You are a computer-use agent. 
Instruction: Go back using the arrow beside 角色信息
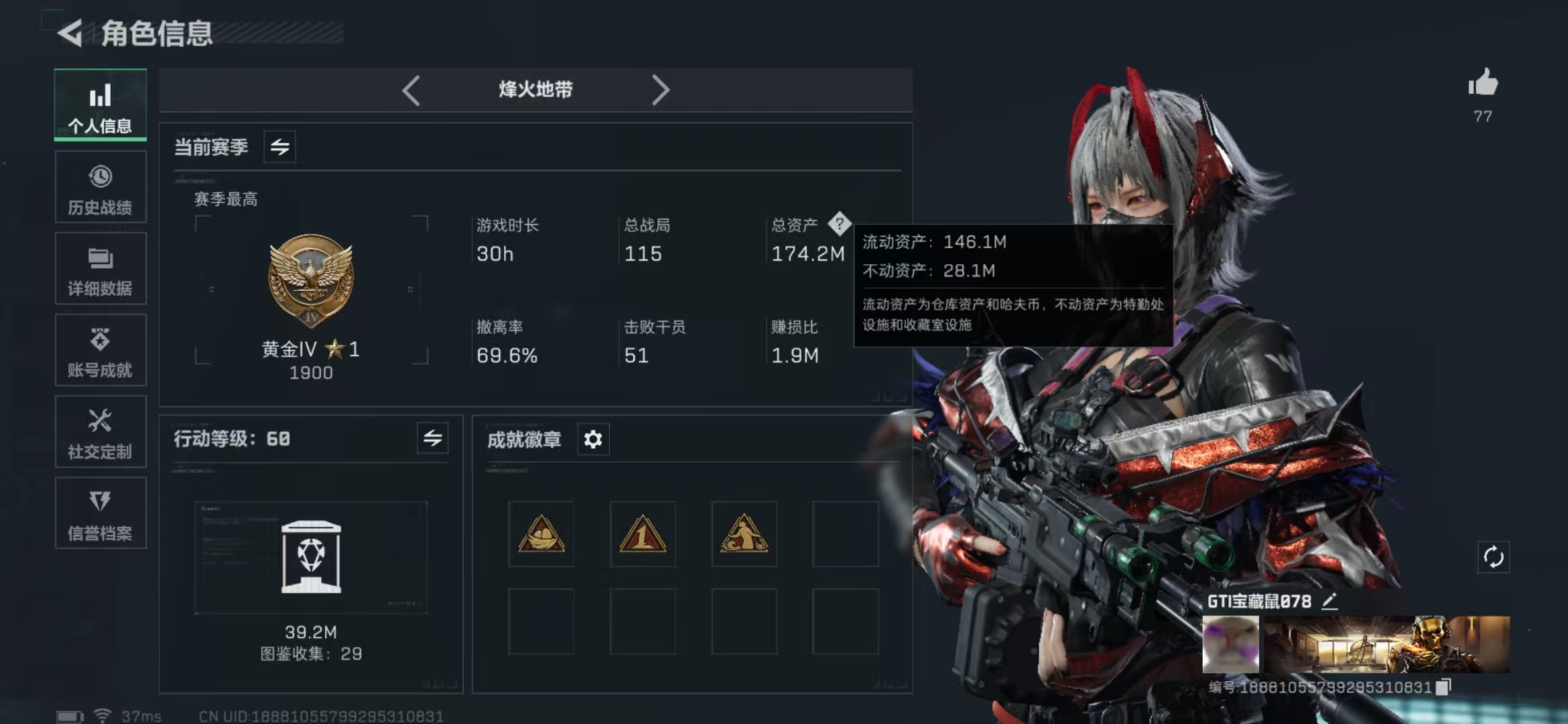pos(70,33)
